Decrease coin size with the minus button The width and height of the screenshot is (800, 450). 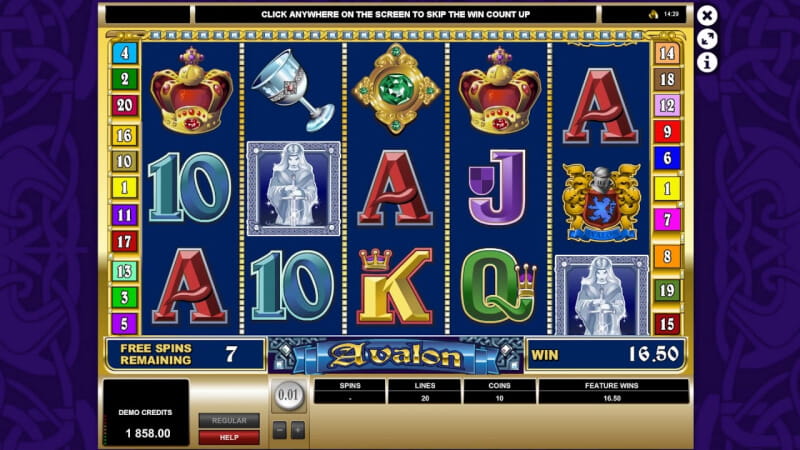point(280,430)
